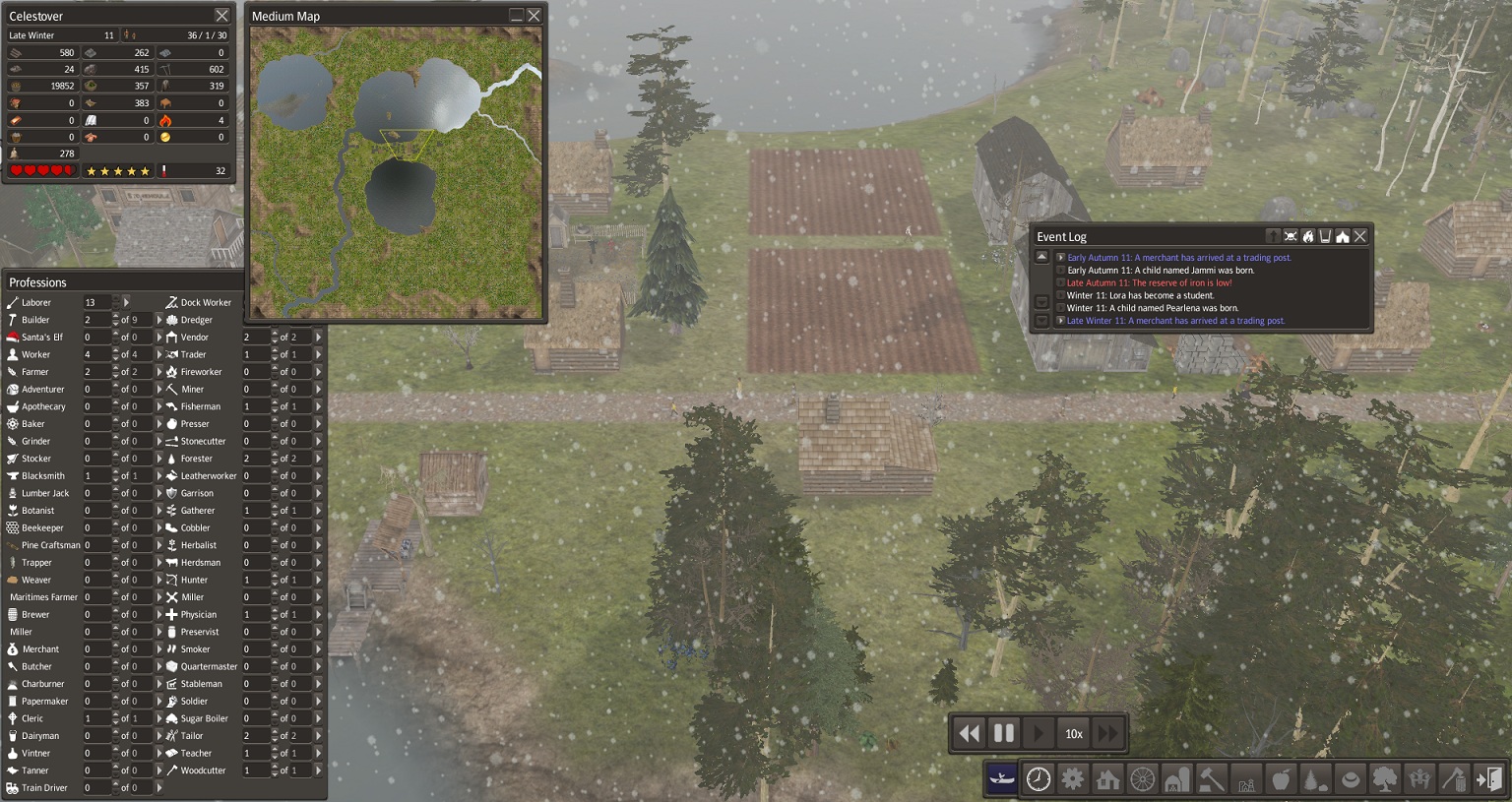Close the Medium Map window
1512x802 pixels.
(x=534, y=16)
